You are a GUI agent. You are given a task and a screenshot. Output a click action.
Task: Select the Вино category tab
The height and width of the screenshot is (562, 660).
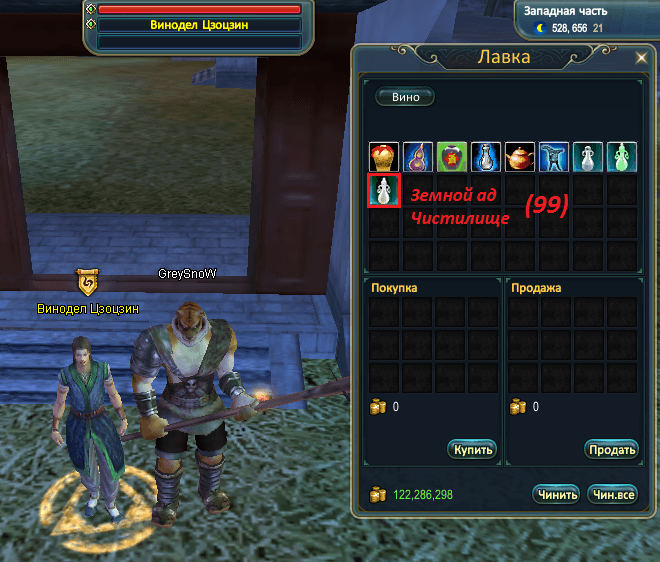[405, 97]
